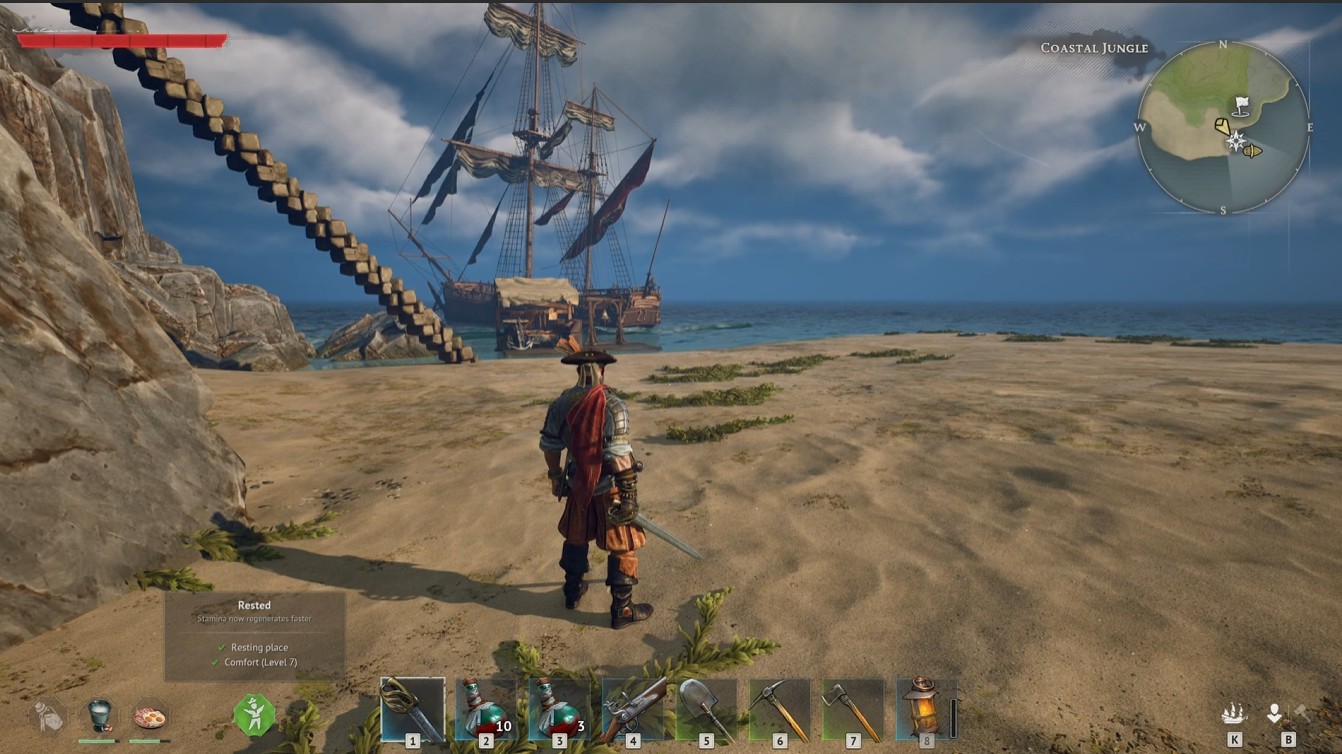Use the health potion stack of 3
The image size is (1342, 754).
(x=559, y=709)
